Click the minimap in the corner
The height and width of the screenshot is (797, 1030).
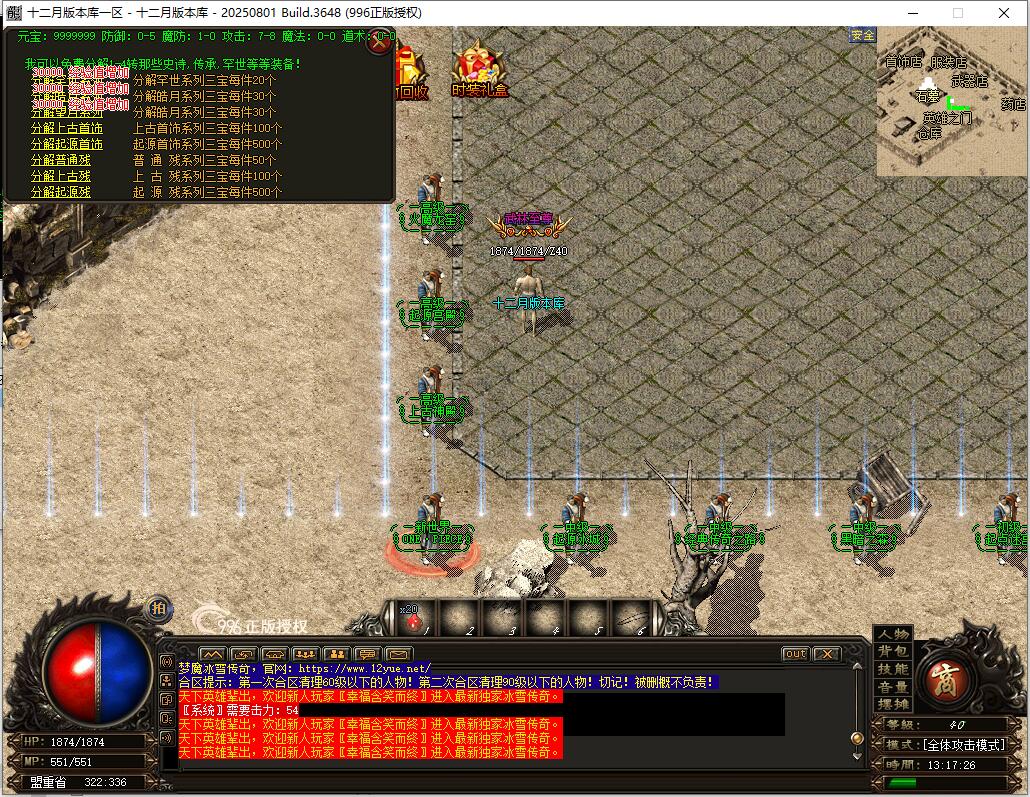pos(952,100)
